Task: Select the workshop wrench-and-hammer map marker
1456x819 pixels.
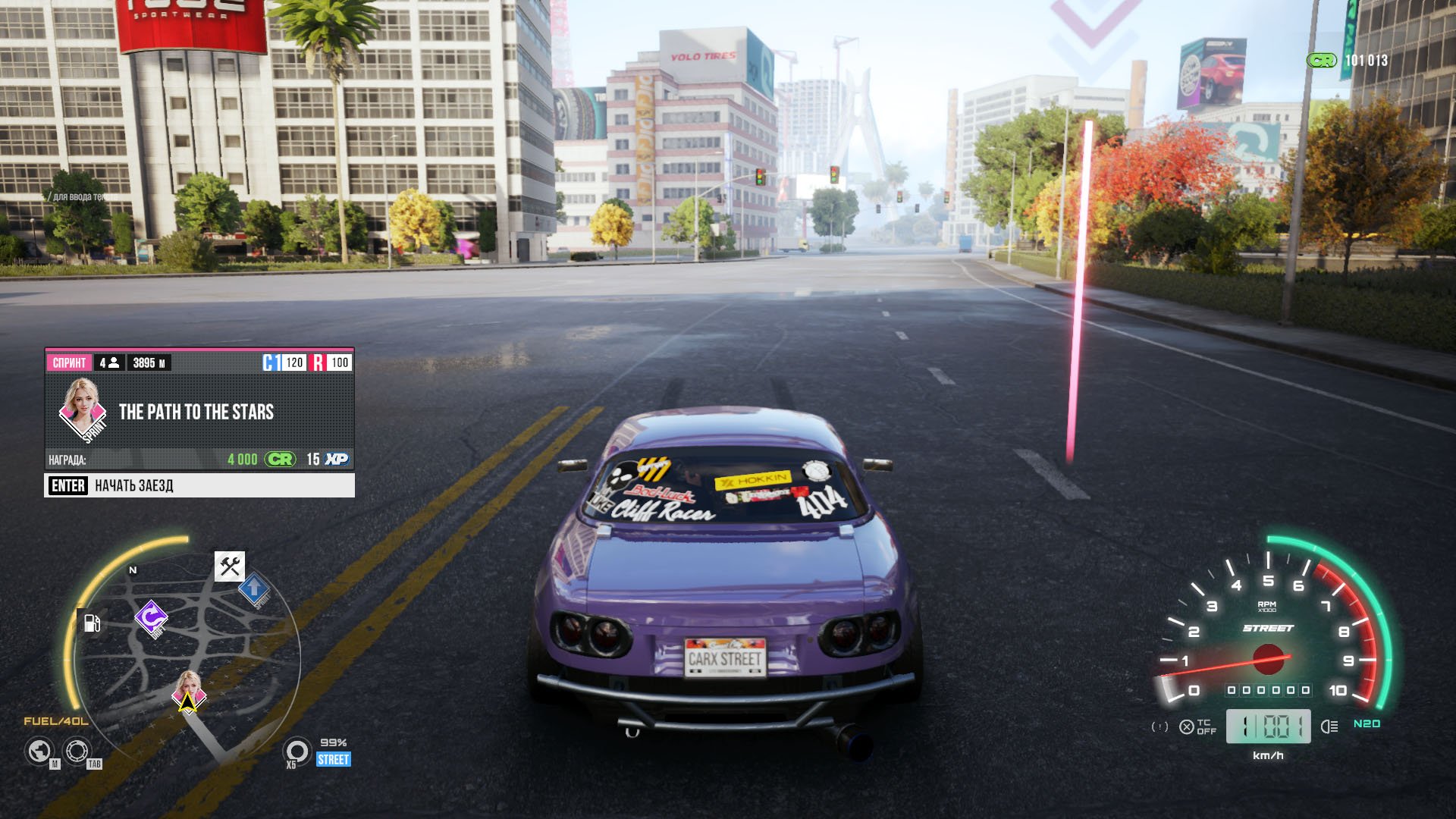Action: pyautogui.click(x=230, y=566)
